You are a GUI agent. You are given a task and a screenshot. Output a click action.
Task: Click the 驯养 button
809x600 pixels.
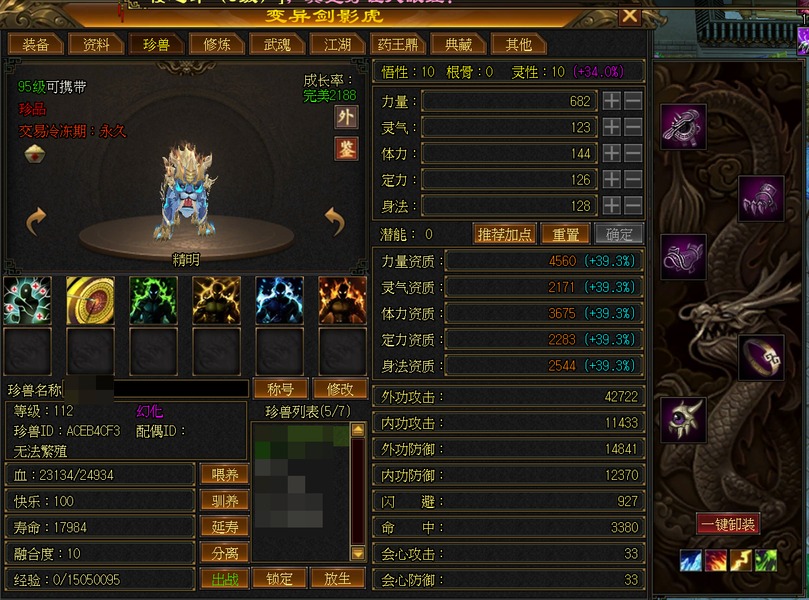point(225,501)
